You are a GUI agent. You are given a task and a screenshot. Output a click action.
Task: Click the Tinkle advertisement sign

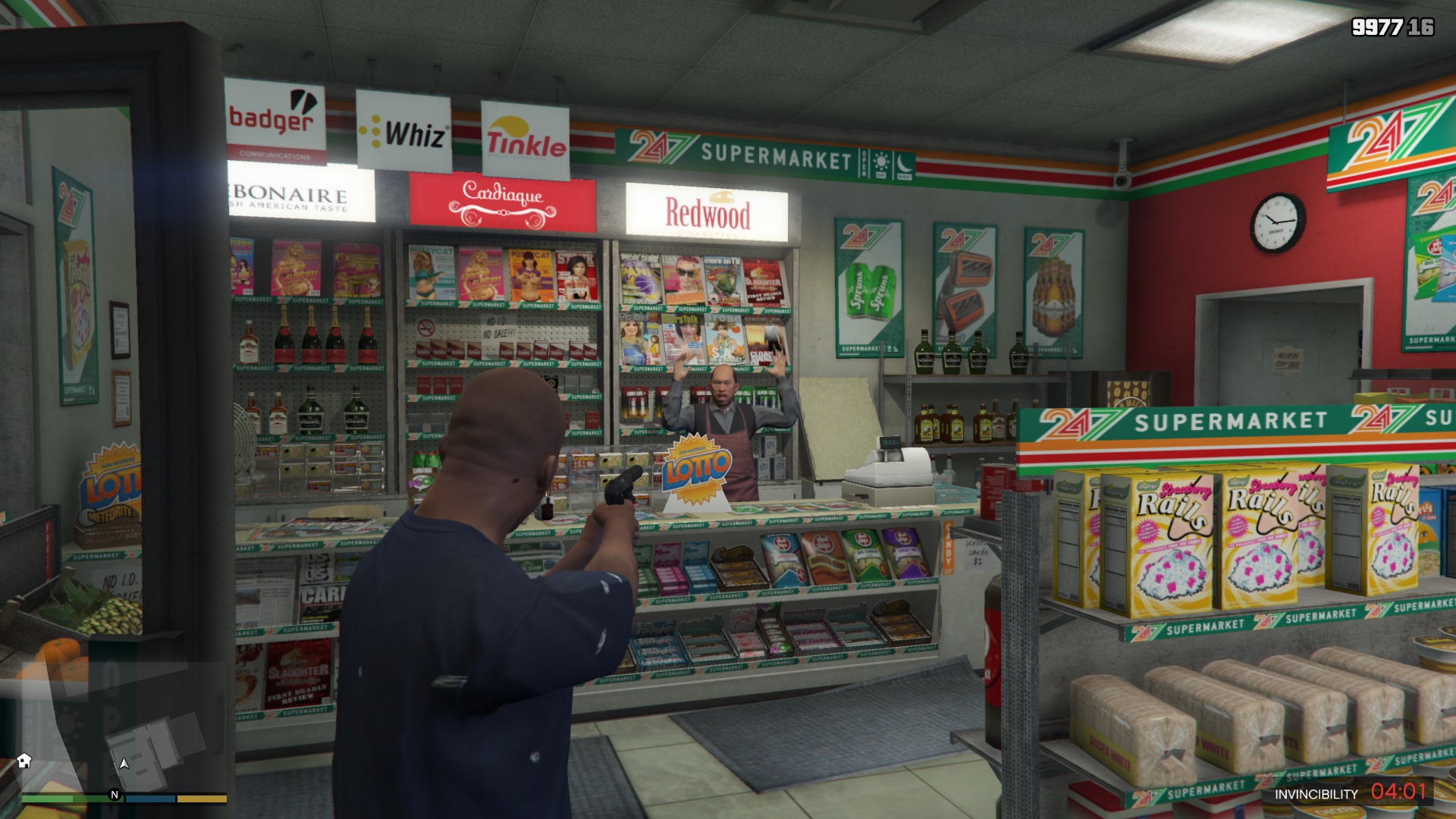pos(526,140)
